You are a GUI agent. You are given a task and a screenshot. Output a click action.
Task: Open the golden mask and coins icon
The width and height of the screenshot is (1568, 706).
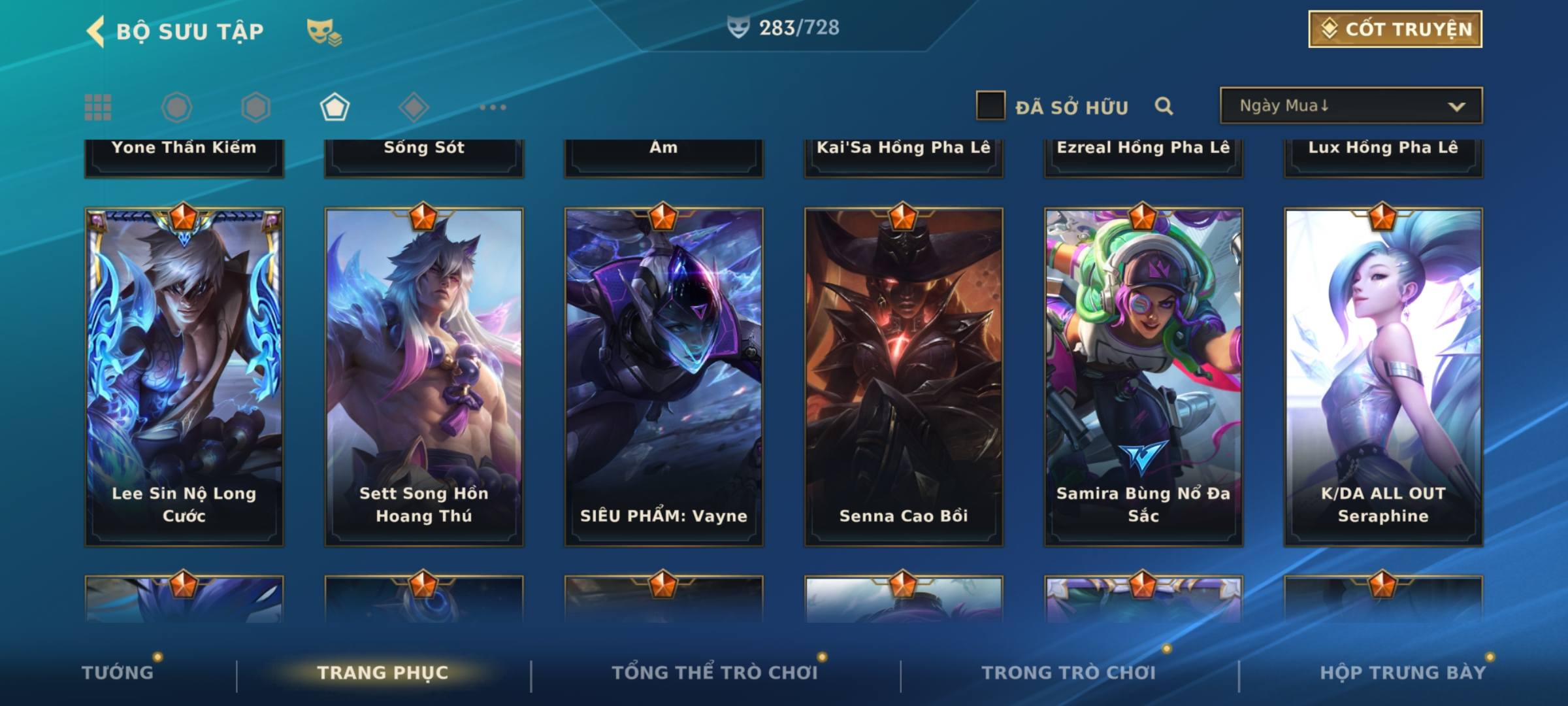[324, 31]
